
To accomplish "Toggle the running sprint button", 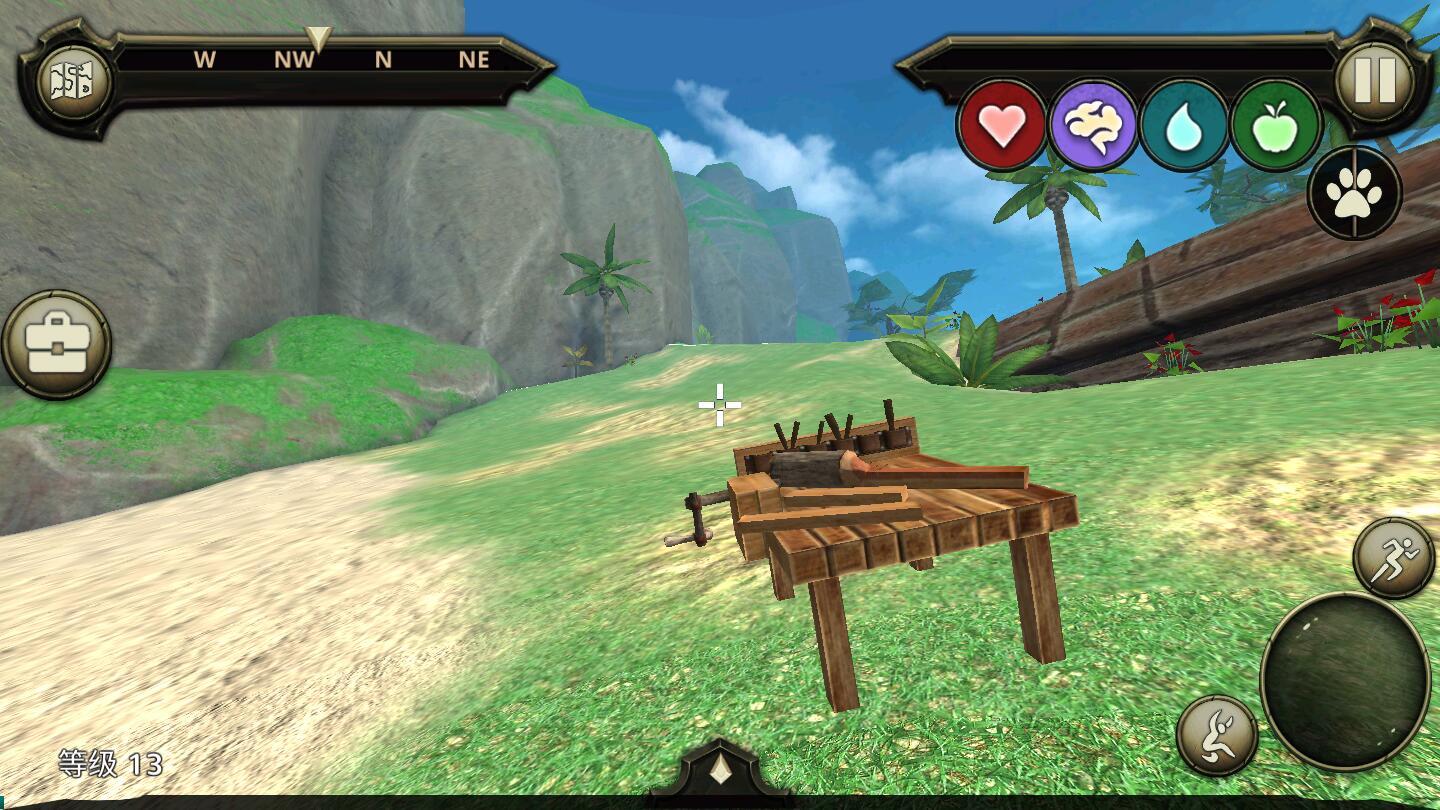I will coord(1393,557).
